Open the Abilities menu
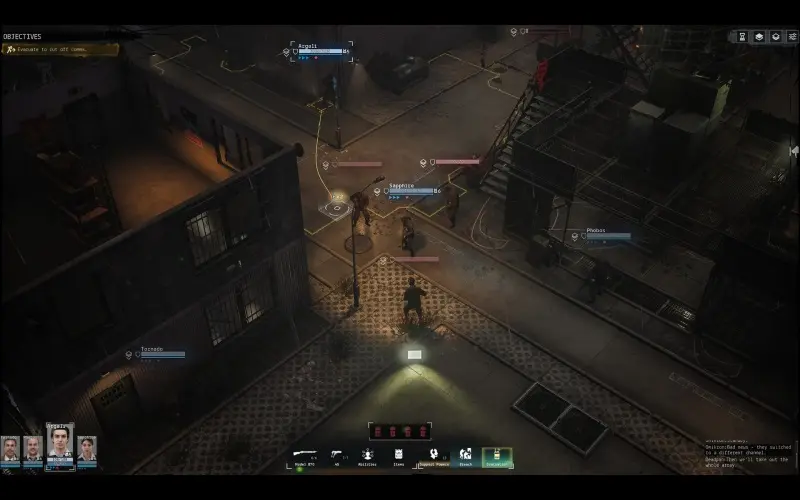This screenshot has width=800, height=500. coord(367,456)
